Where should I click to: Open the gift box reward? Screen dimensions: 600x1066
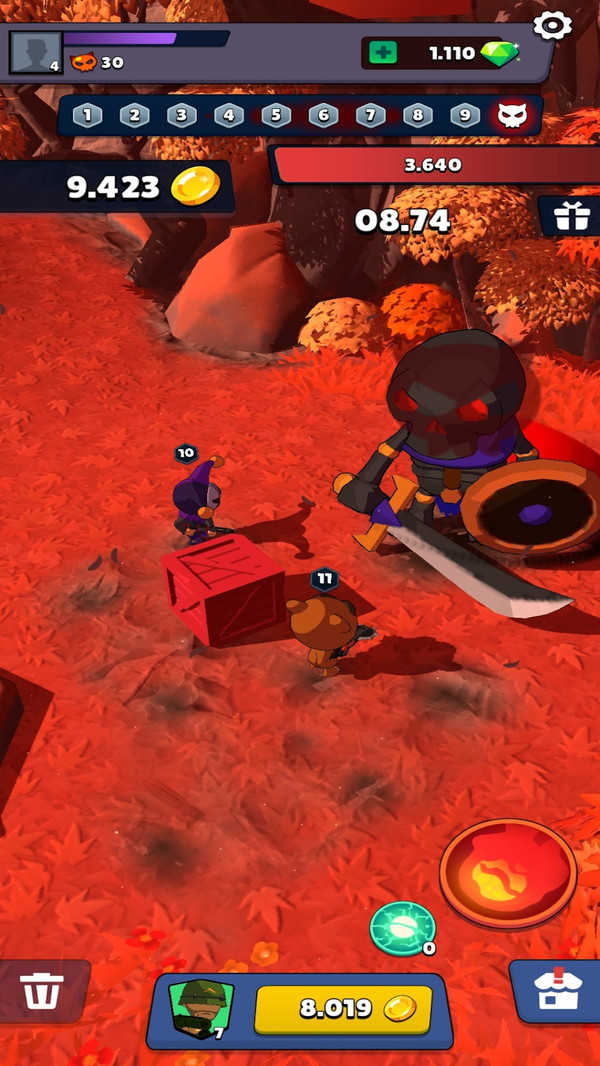(571, 216)
